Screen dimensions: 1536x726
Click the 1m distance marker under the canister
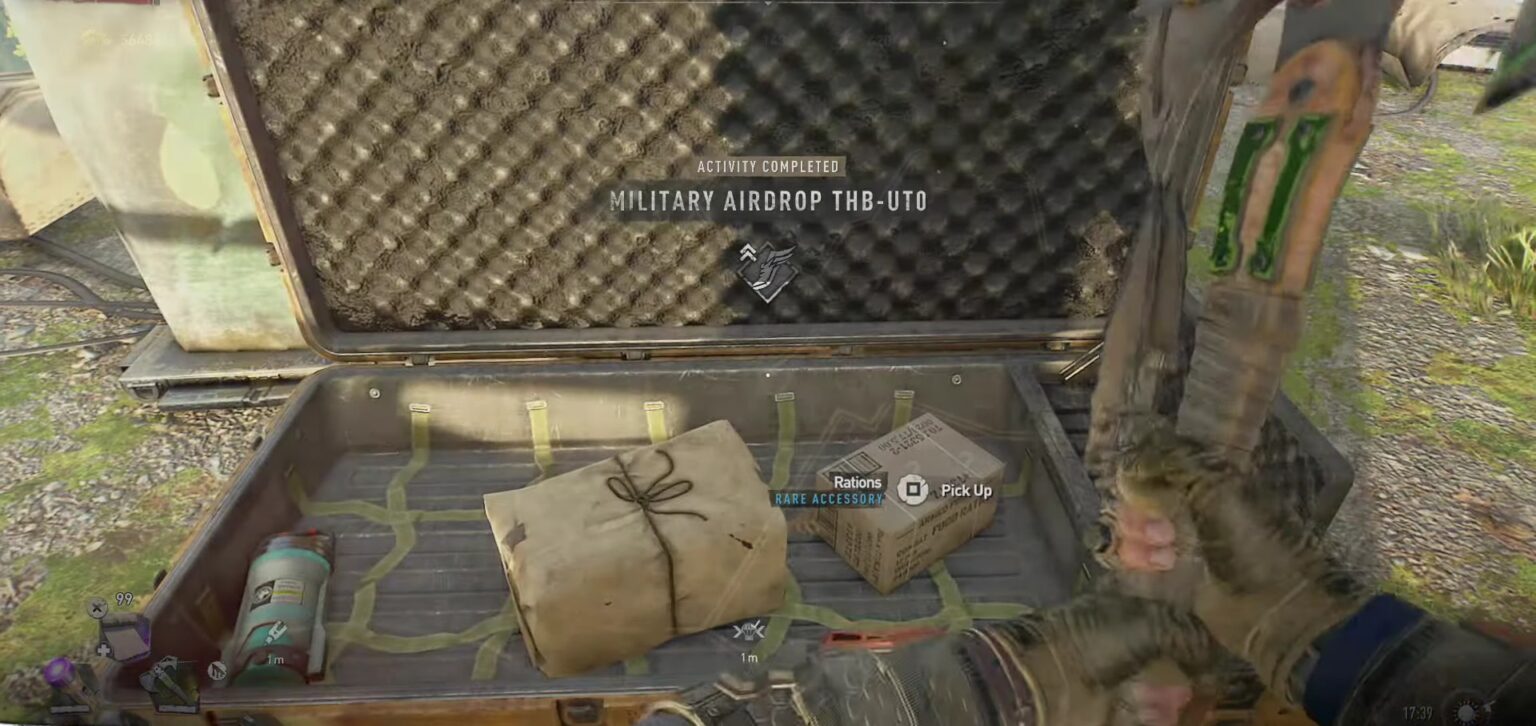click(275, 658)
